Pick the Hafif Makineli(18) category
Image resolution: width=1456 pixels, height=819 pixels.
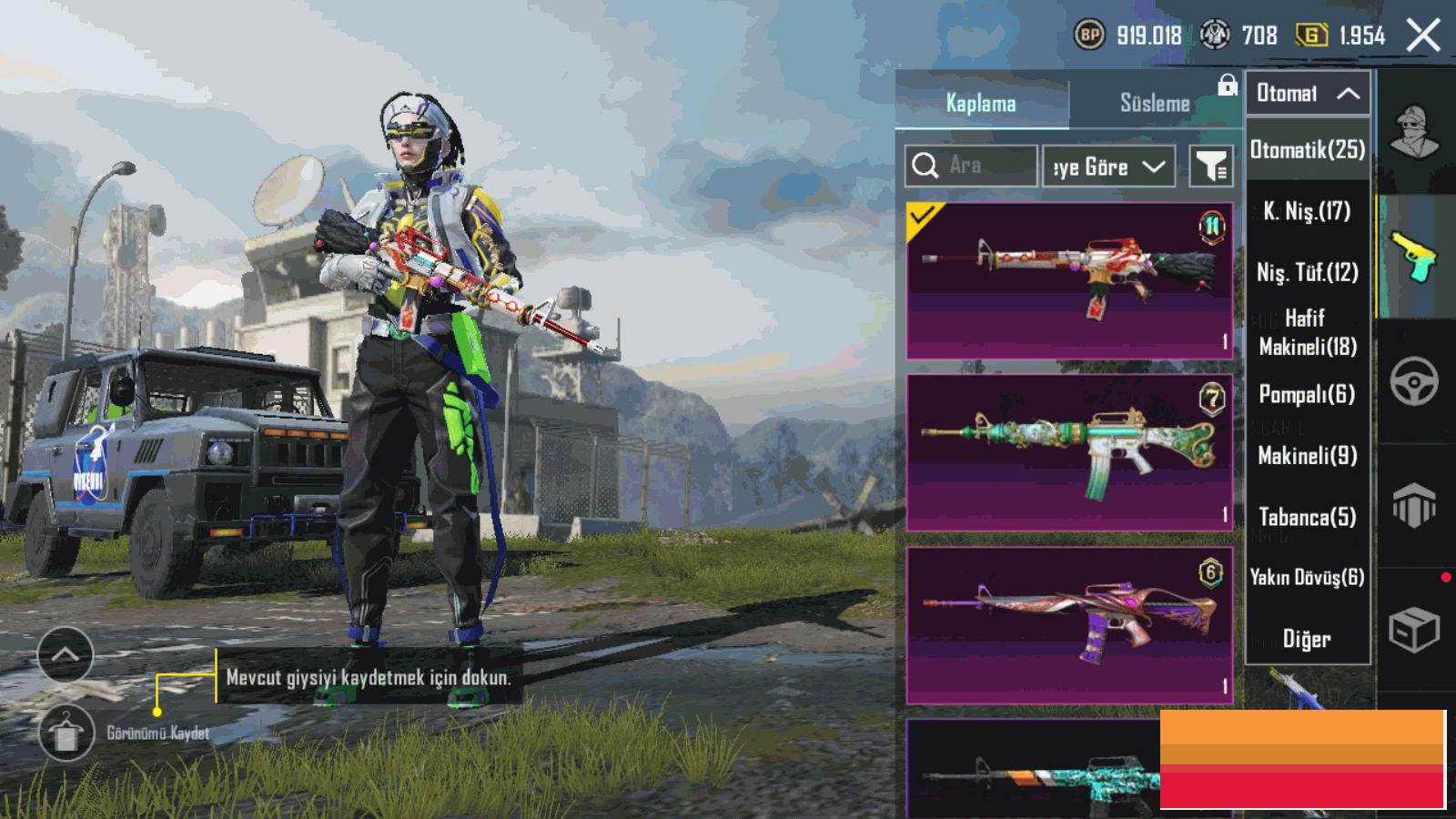pos(1308,332)
